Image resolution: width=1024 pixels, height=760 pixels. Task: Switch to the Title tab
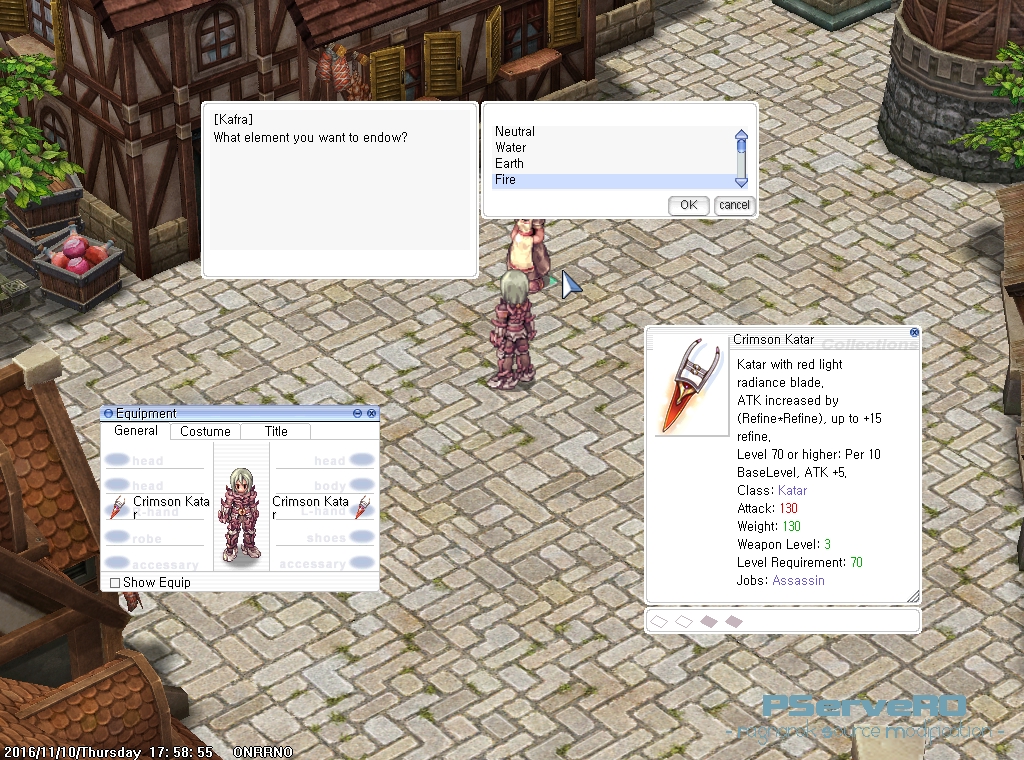(276, 432)
